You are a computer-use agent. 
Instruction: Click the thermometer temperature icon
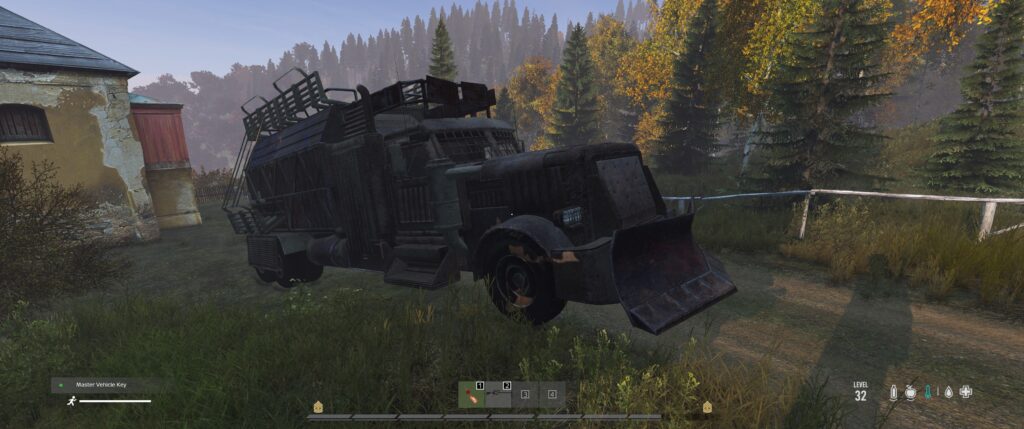click(x=929, y=393)
